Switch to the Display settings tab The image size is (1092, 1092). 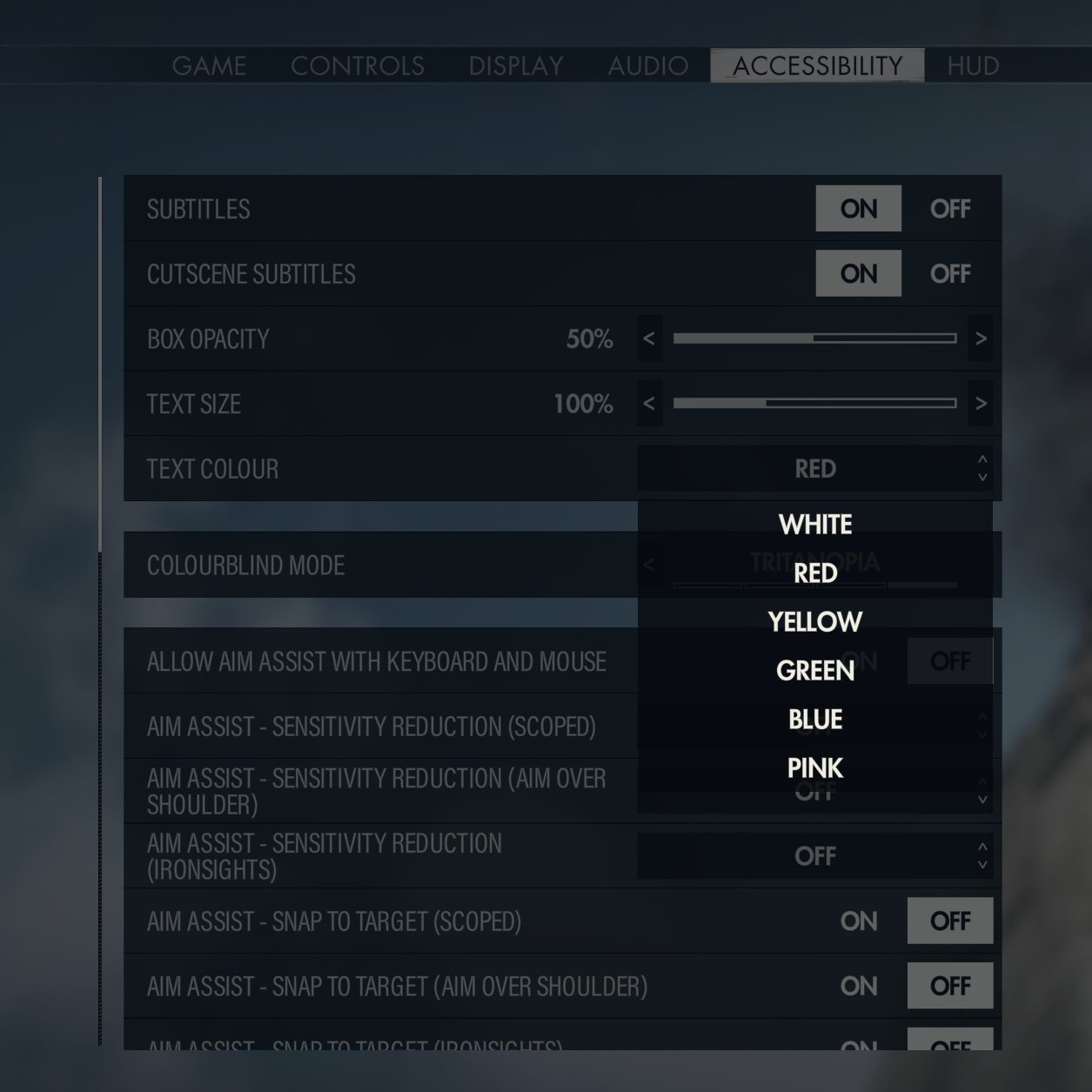(x=516, y=66)
